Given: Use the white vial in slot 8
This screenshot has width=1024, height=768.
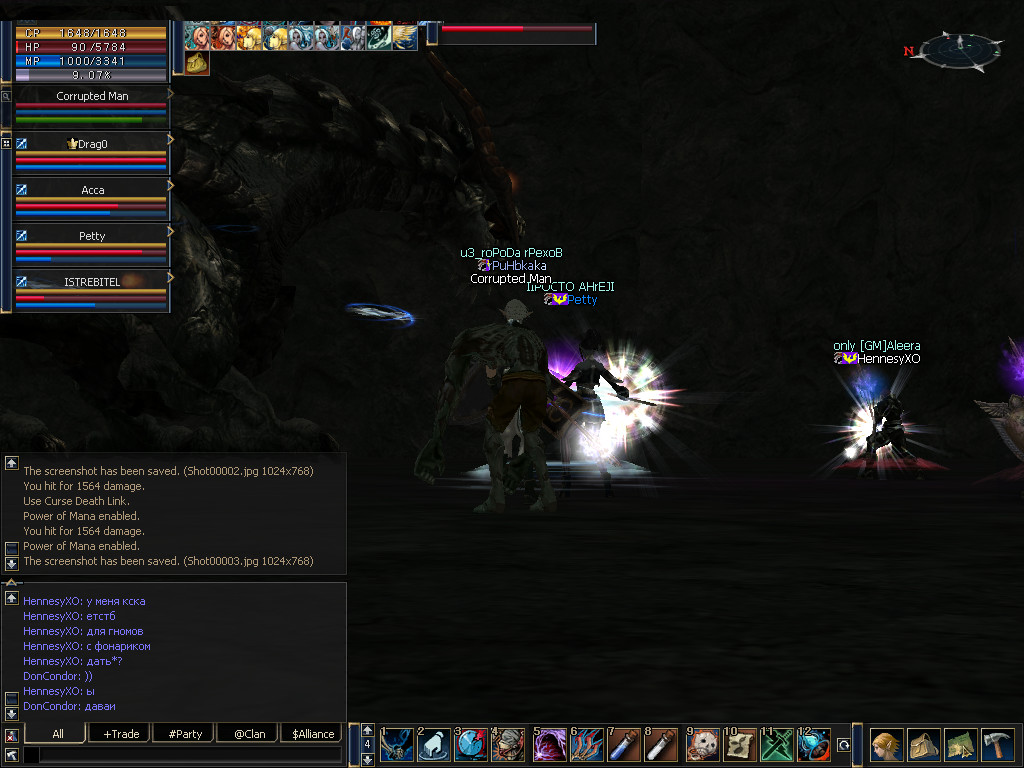Looking at the screenshot, I should click(660, 746).
